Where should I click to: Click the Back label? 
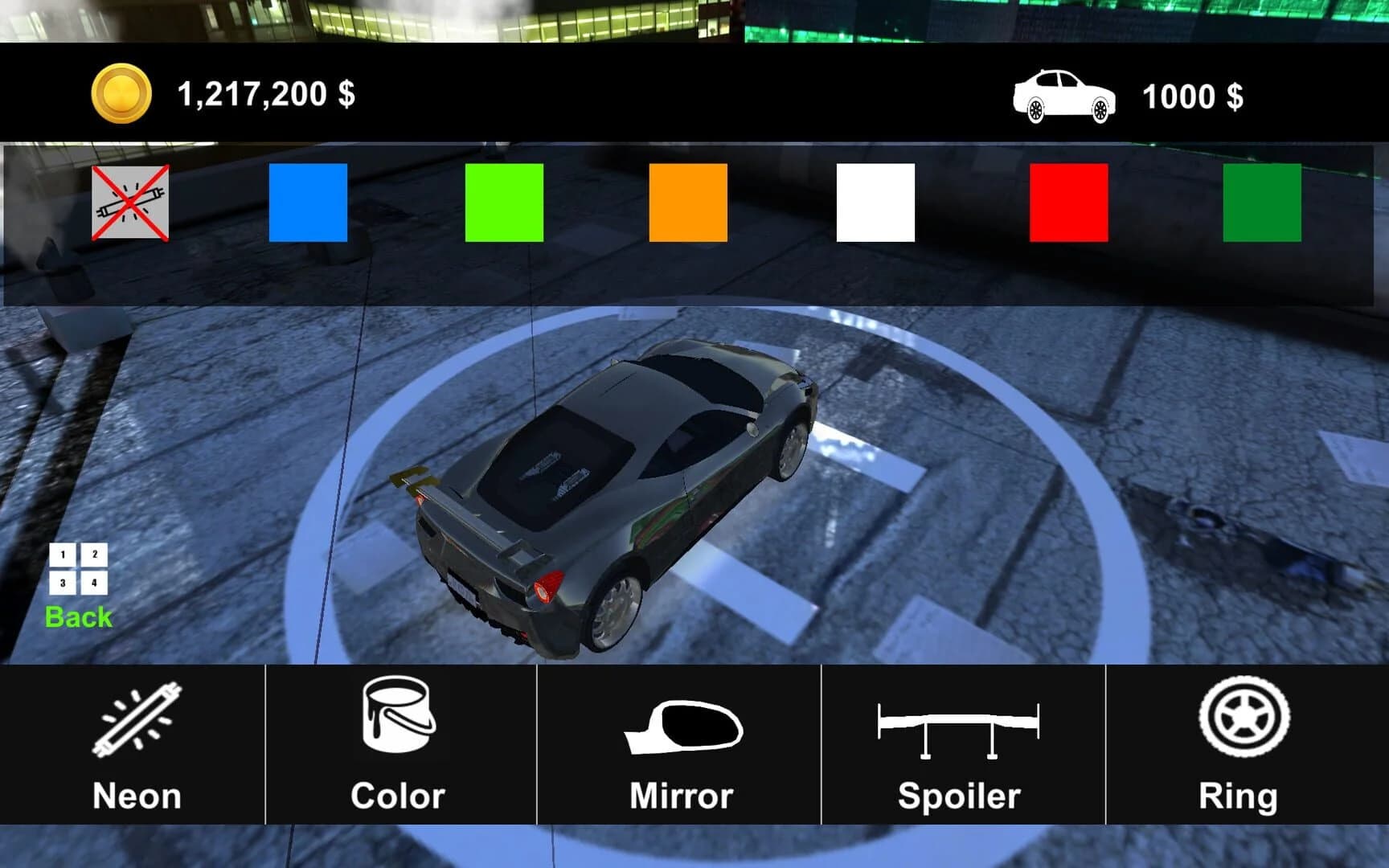coord(79,616)
